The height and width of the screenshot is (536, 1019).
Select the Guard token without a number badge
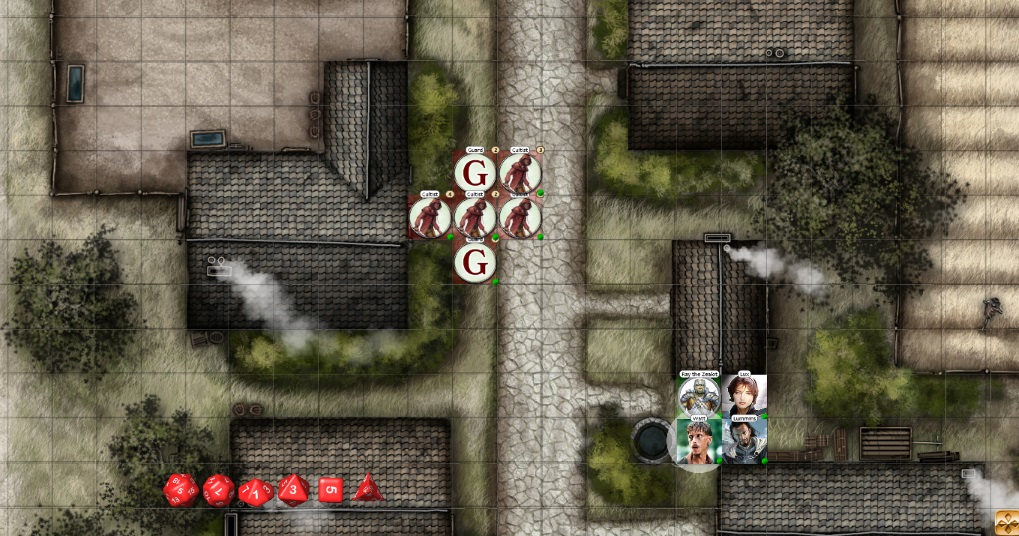(x=475, y=263)
